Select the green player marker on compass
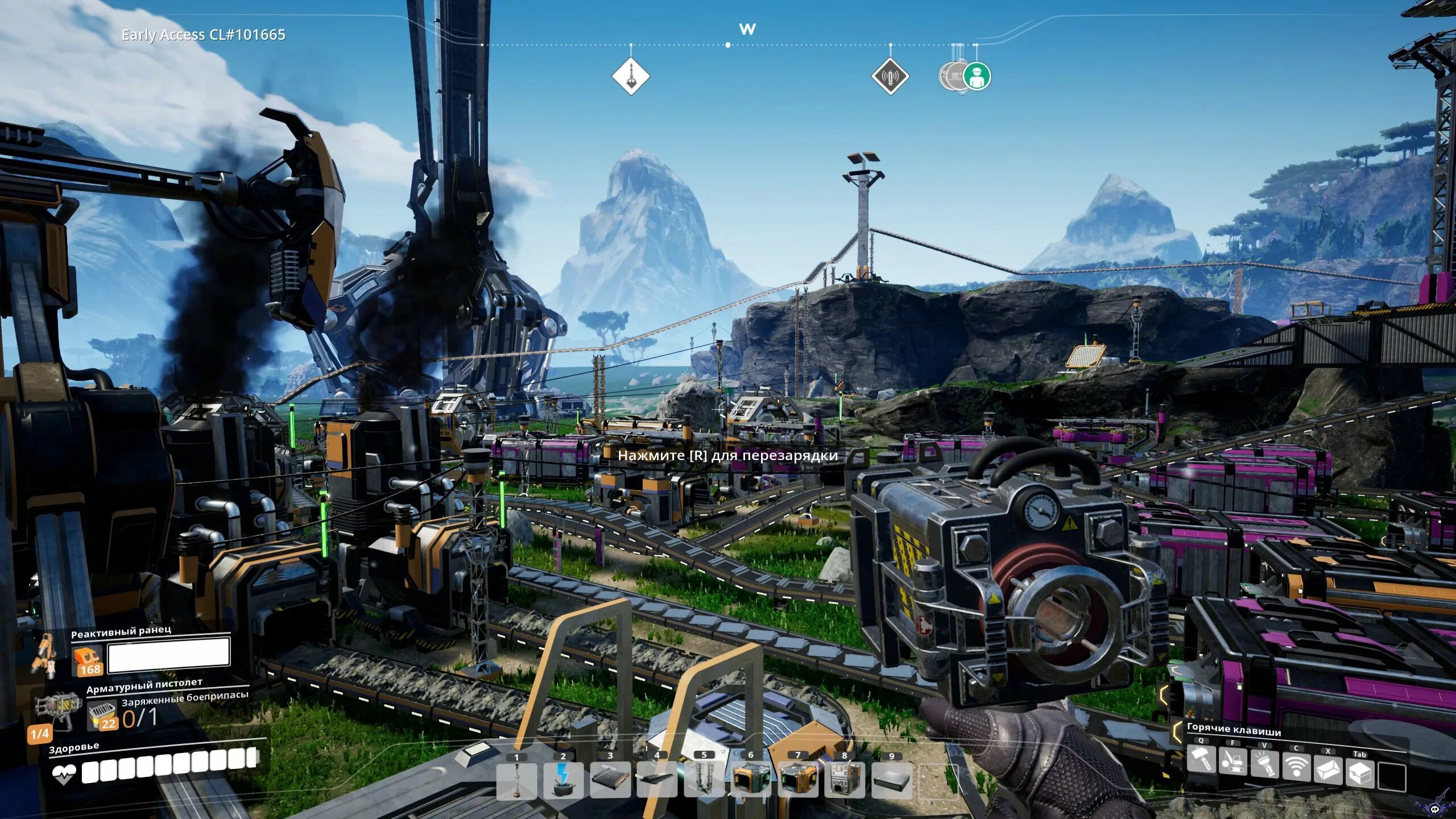 977,76
